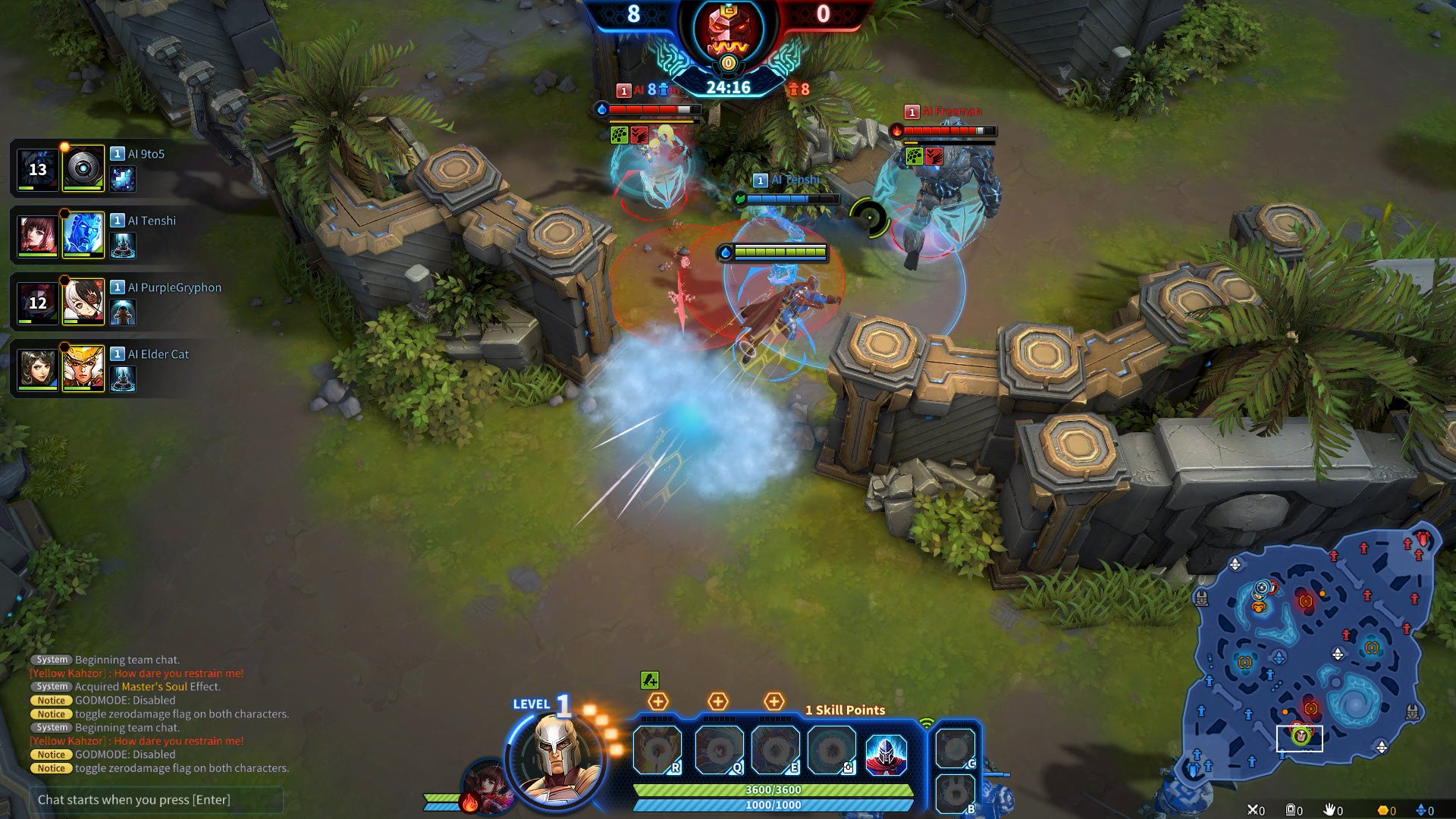Upgrade the E skill with the plus button
Screen dimensions: 1456x819
[x=773, y=701]
